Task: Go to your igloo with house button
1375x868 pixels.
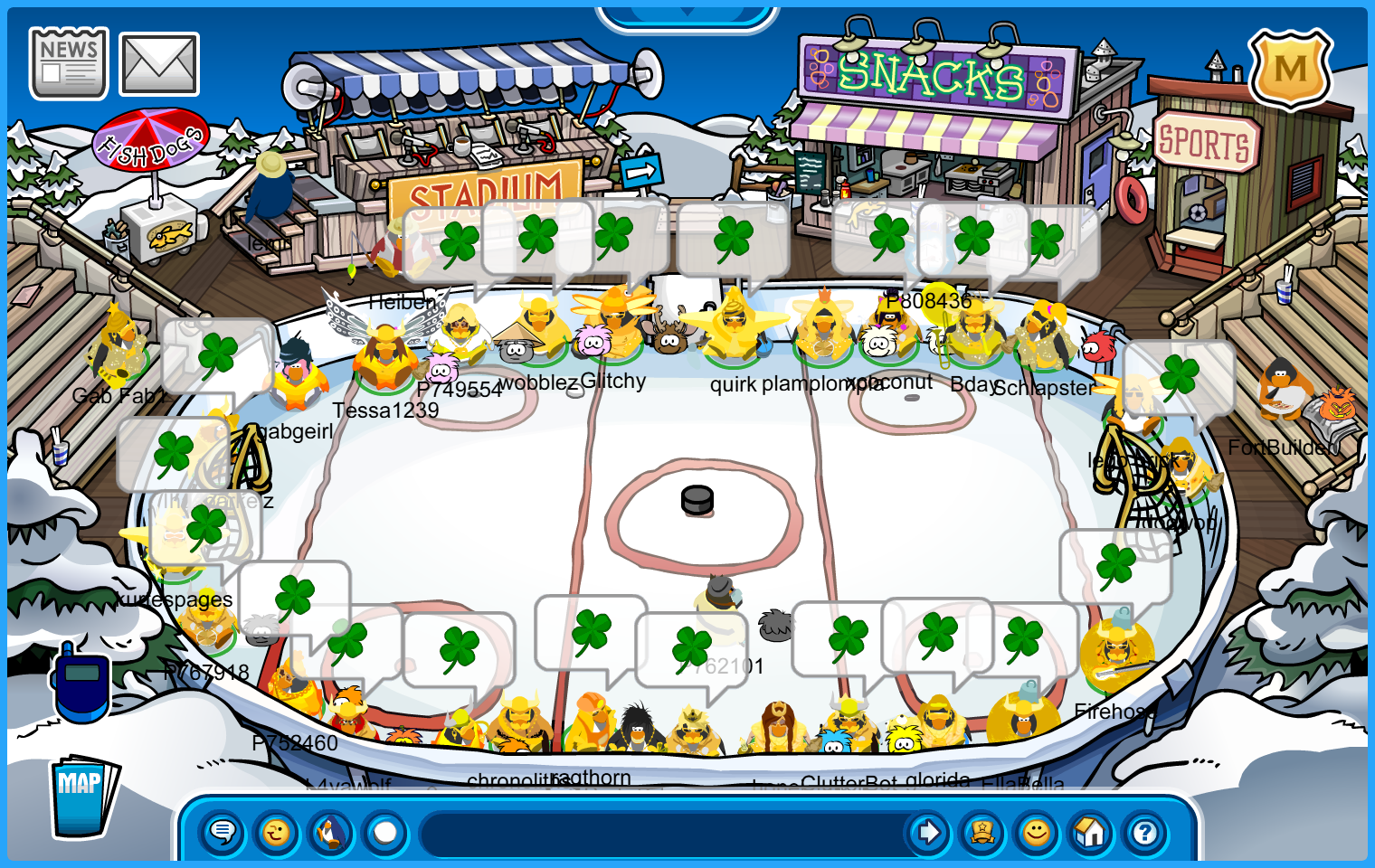Action: [1091, 832]
